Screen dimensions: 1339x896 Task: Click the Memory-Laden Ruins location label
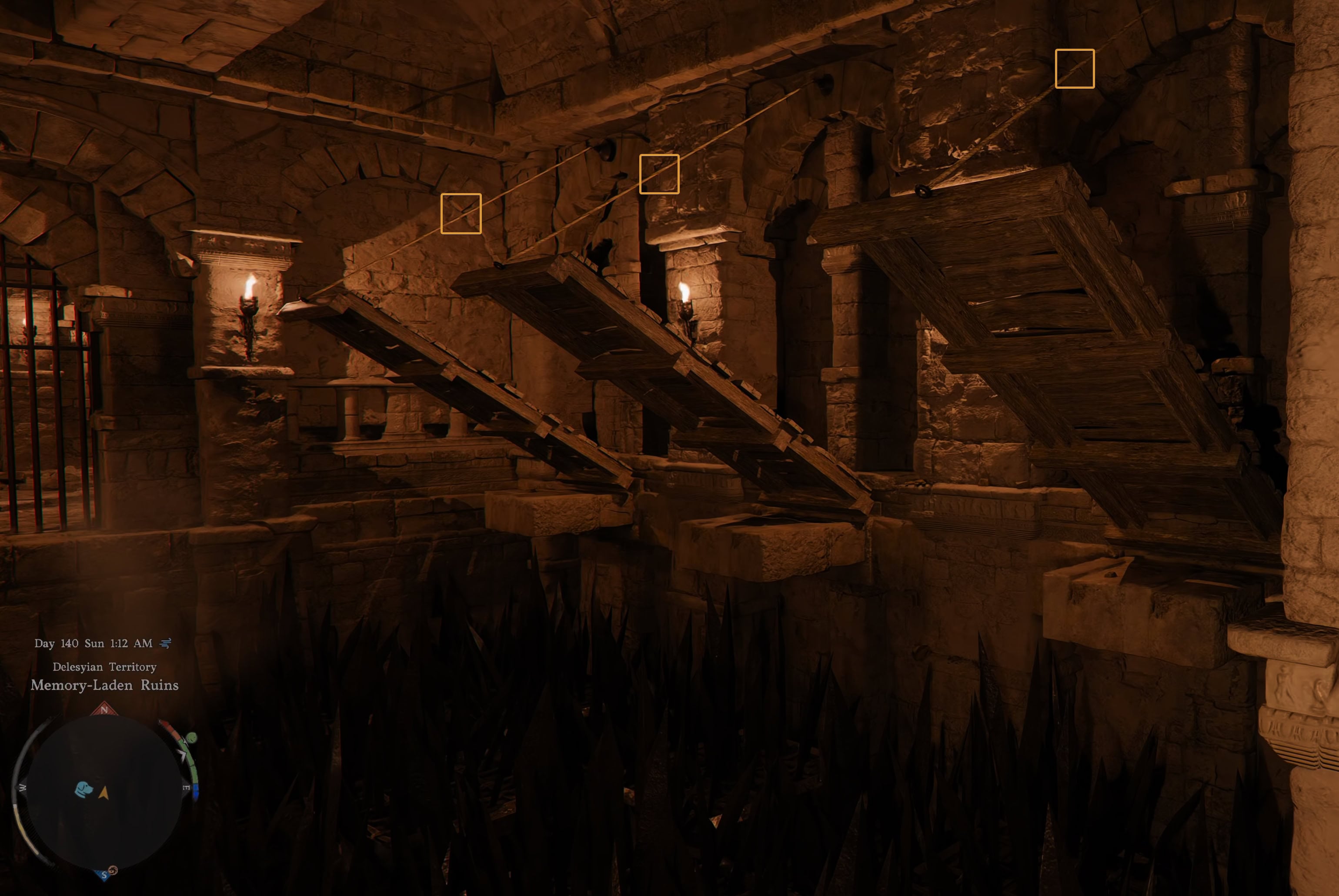[104, 685]
